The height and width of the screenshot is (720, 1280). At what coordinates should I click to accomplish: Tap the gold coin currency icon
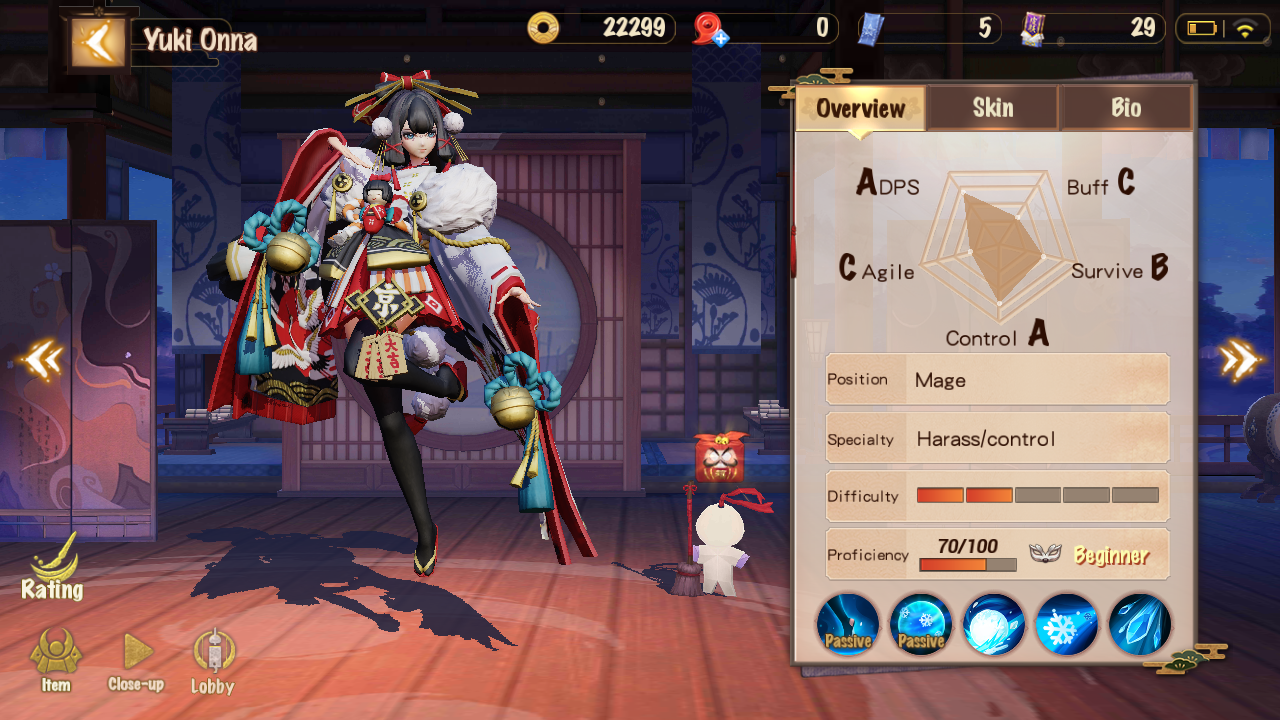544,28
